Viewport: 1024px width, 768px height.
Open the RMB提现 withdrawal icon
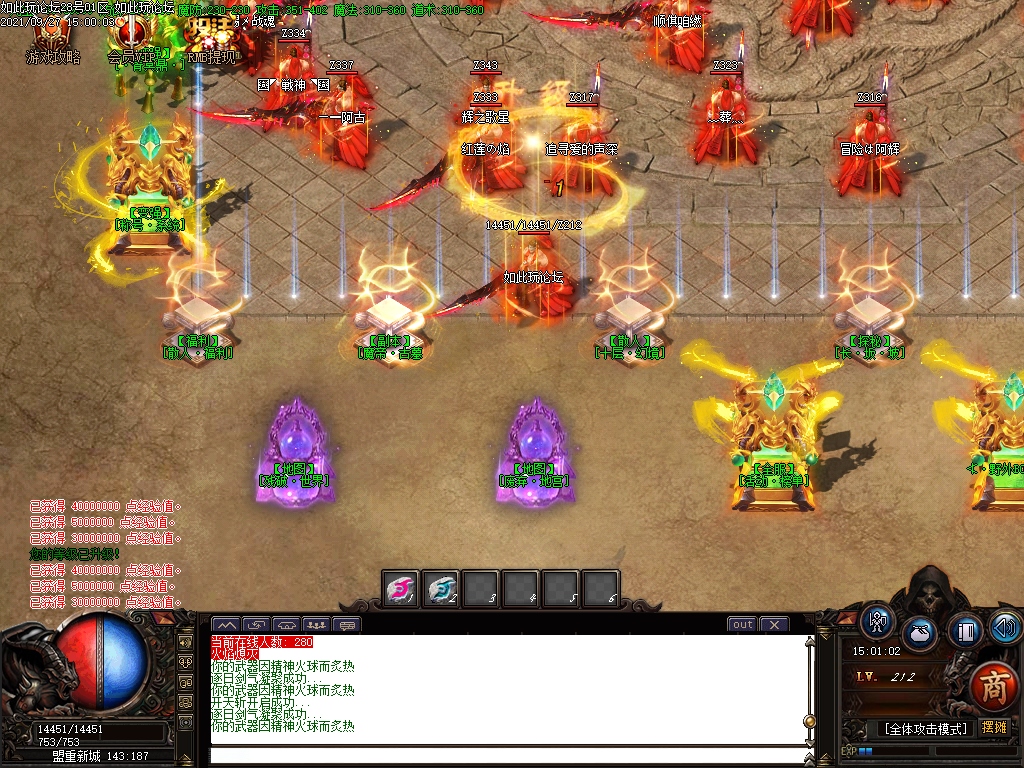pyautogui.click(x=210, y=40)
